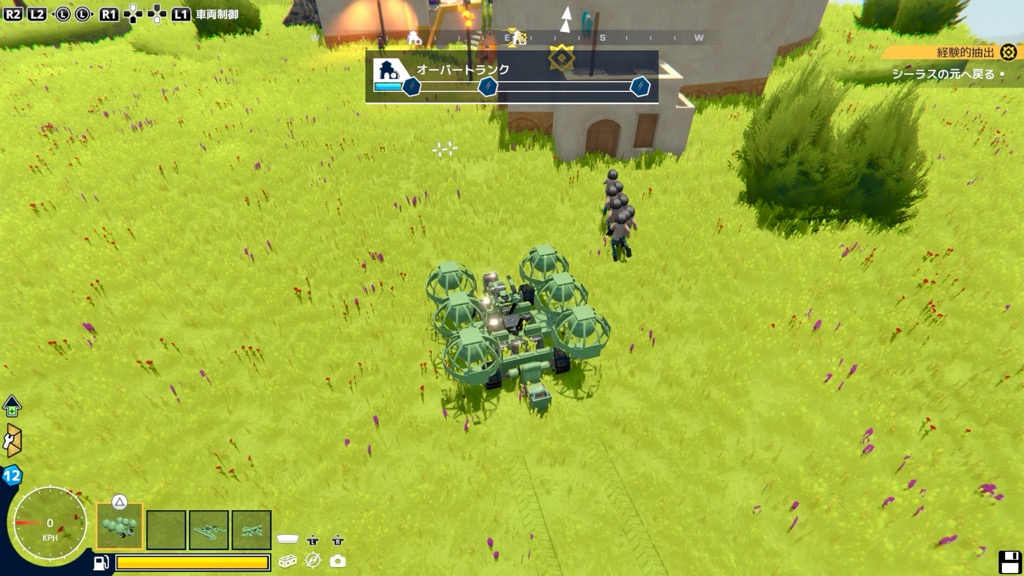The width and height of the screenshot is (1024, 576).
Task: Select the green multi-rotor vehicle slot
Action: 120,527
